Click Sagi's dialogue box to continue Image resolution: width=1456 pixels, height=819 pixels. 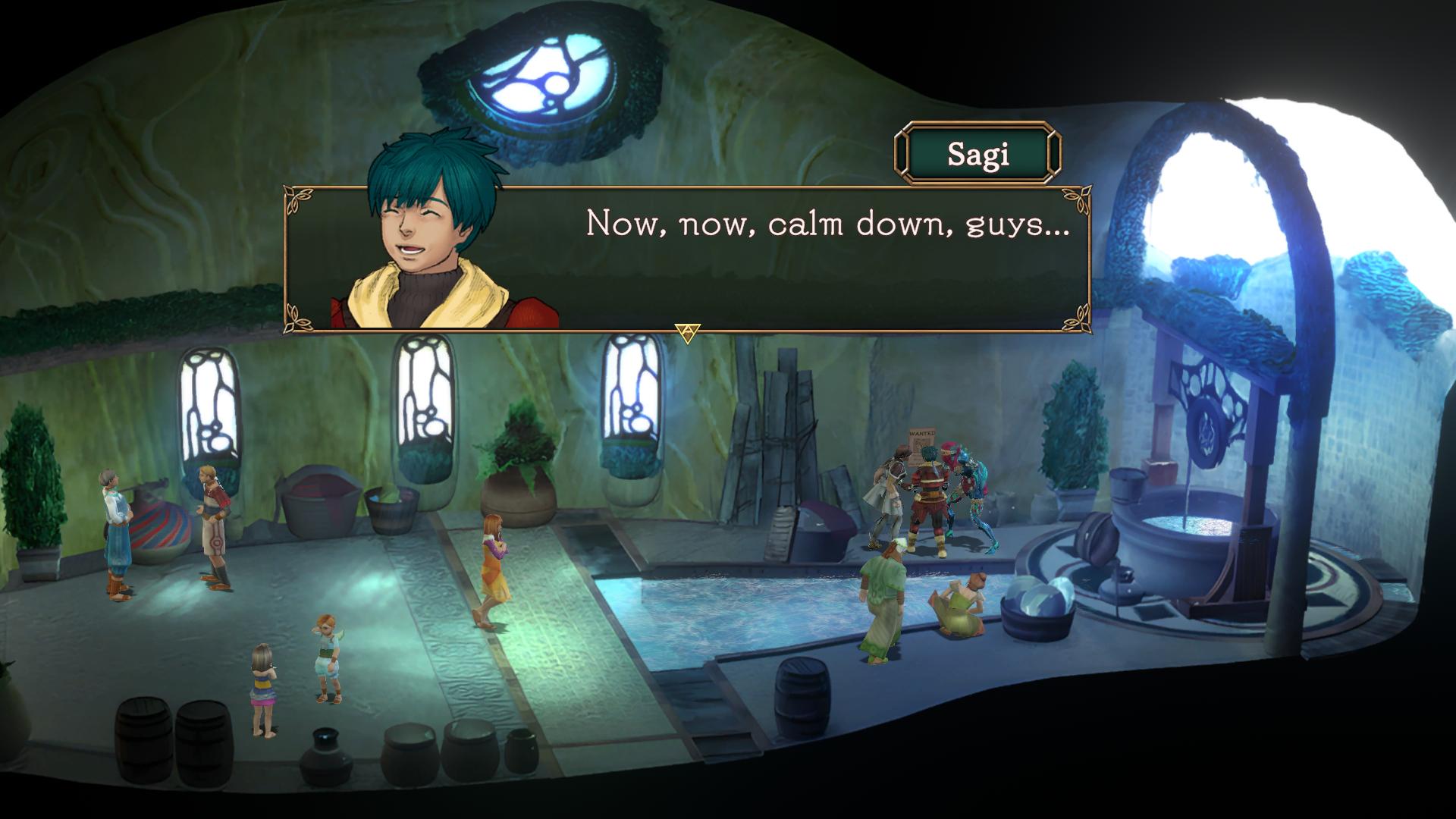(758, 258)
